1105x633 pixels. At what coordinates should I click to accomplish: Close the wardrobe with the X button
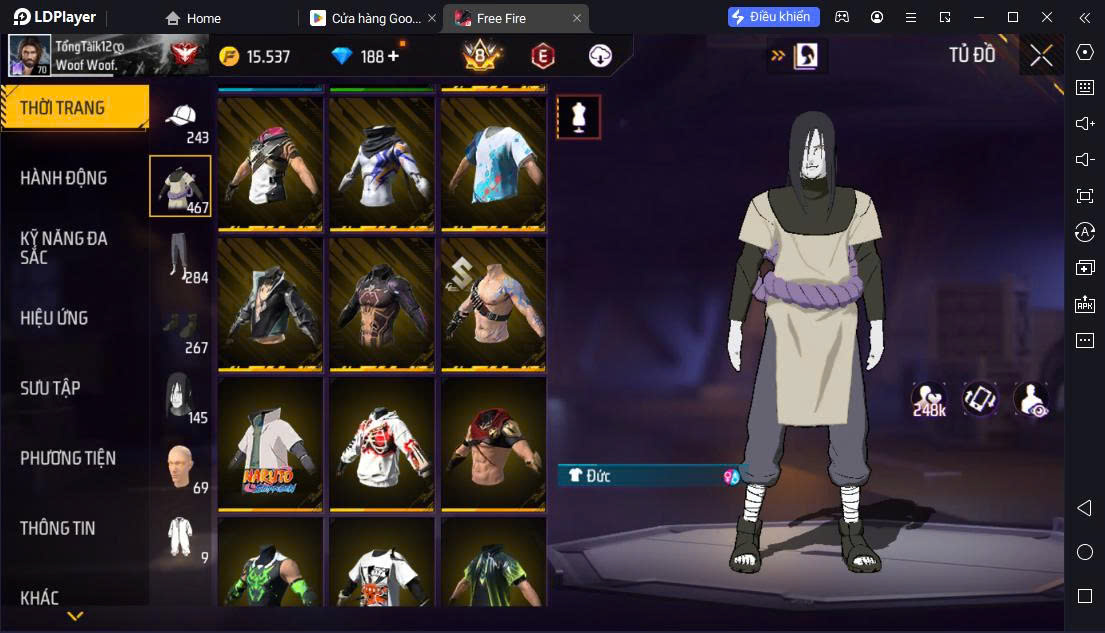[x=1041, y=56]
